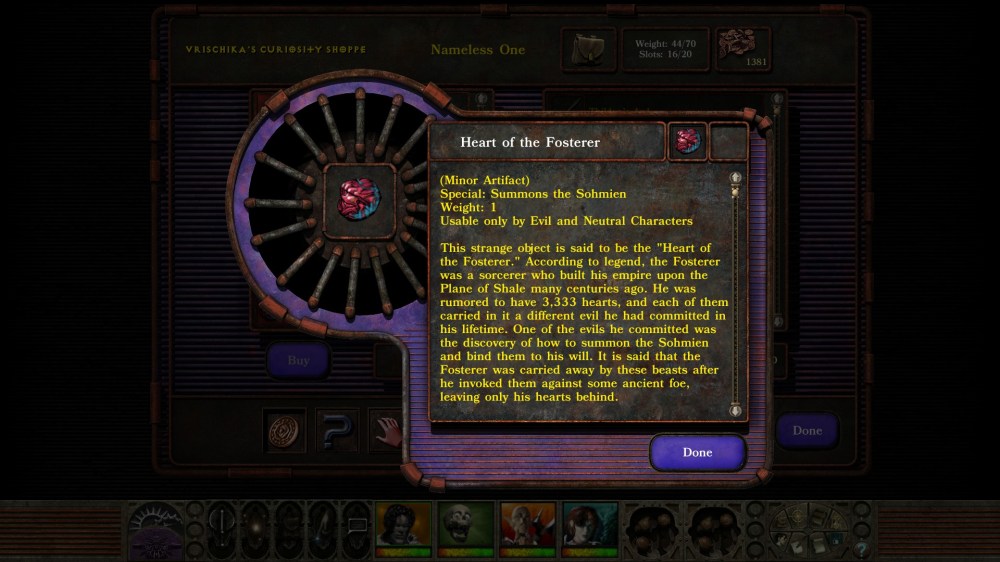Click the dimmed Buy button
The width and height of the screenshot is (1000, 562).
298,360
